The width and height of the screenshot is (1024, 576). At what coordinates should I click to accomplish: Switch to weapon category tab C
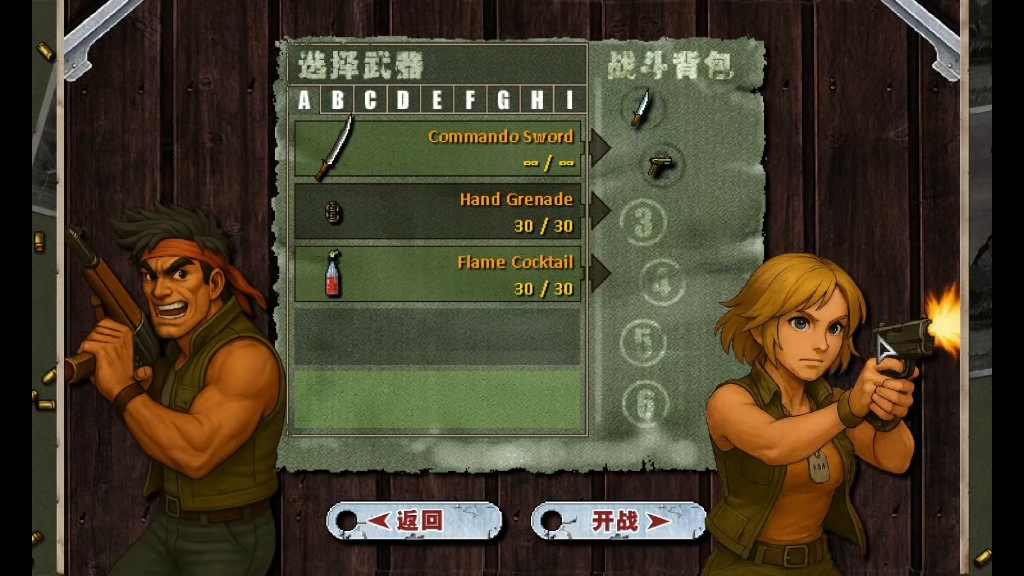(x=371, y=100)
